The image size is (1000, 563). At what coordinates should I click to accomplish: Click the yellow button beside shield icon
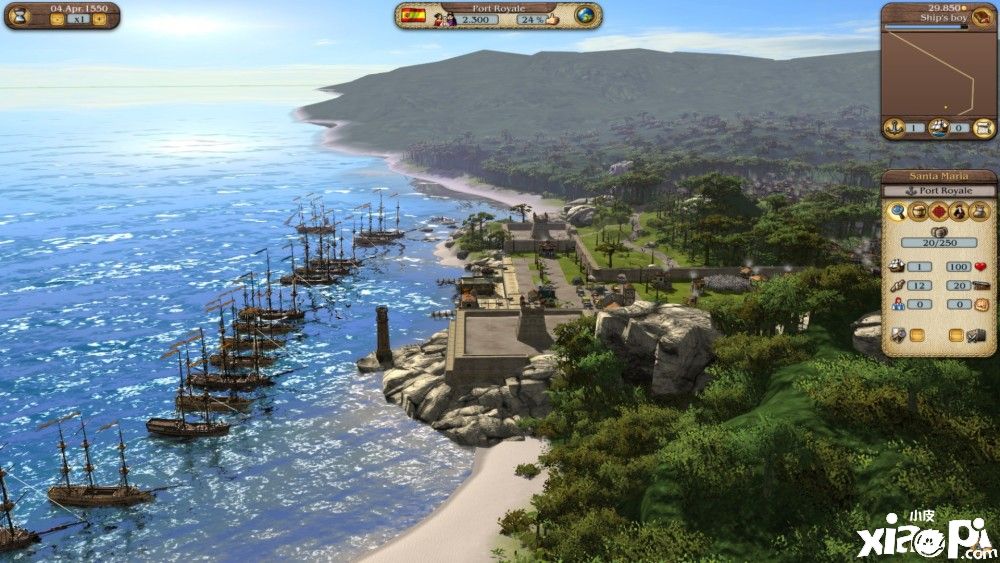pos(917,334)
